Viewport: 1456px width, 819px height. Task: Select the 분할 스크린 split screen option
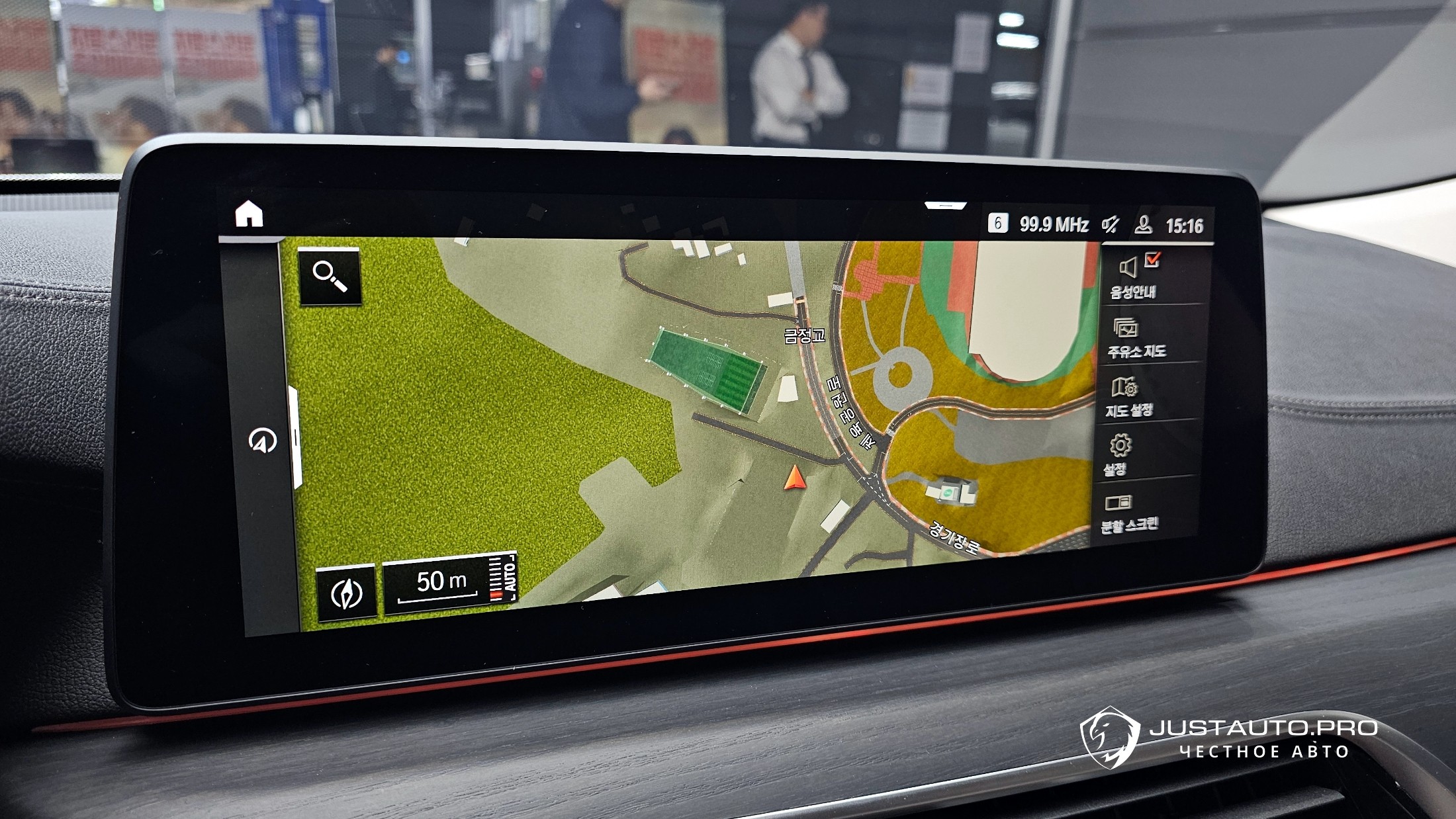(1128, 513)
